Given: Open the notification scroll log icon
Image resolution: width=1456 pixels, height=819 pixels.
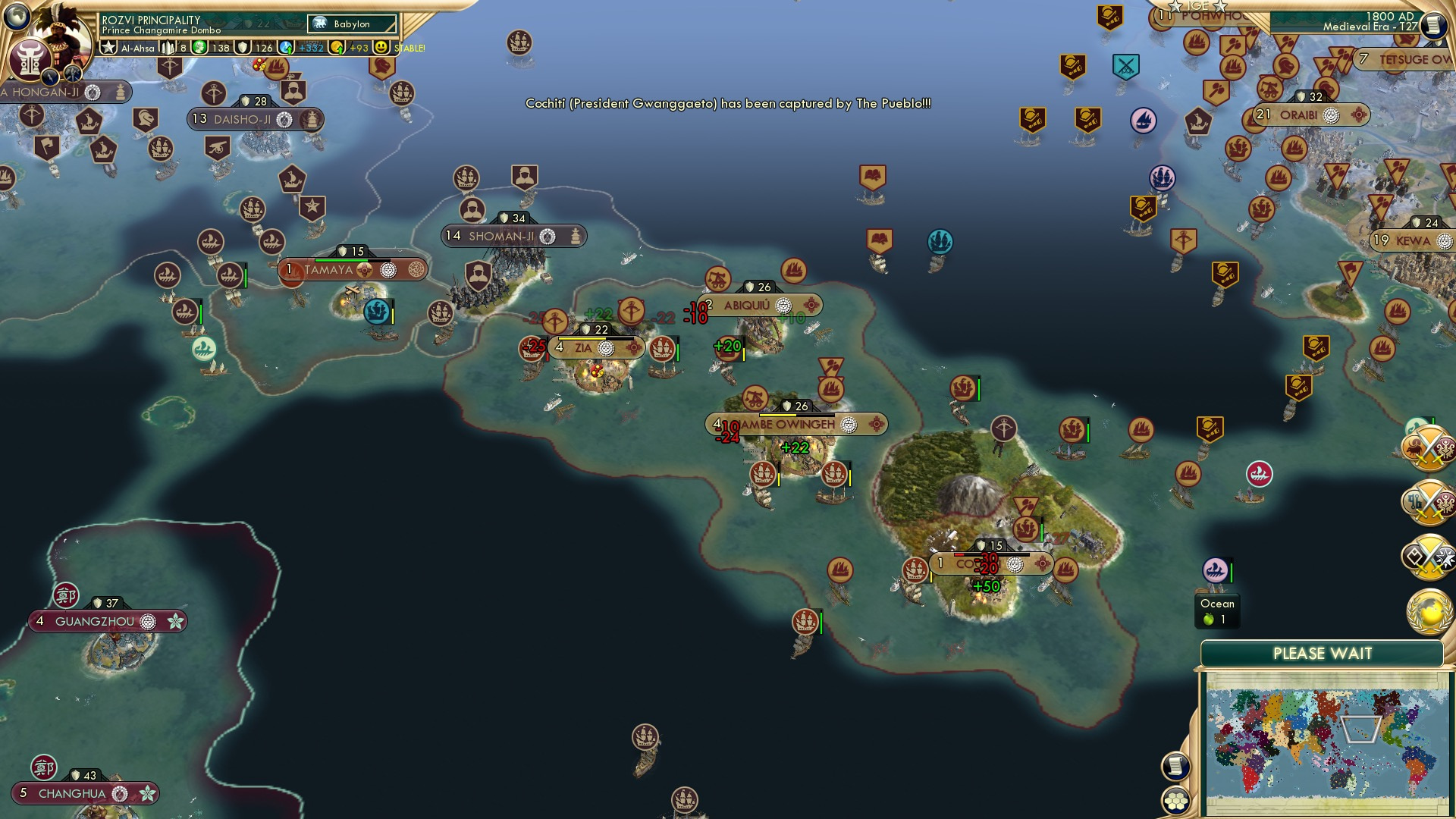Looking at the screenshot, I should [x=1175, y=767].
